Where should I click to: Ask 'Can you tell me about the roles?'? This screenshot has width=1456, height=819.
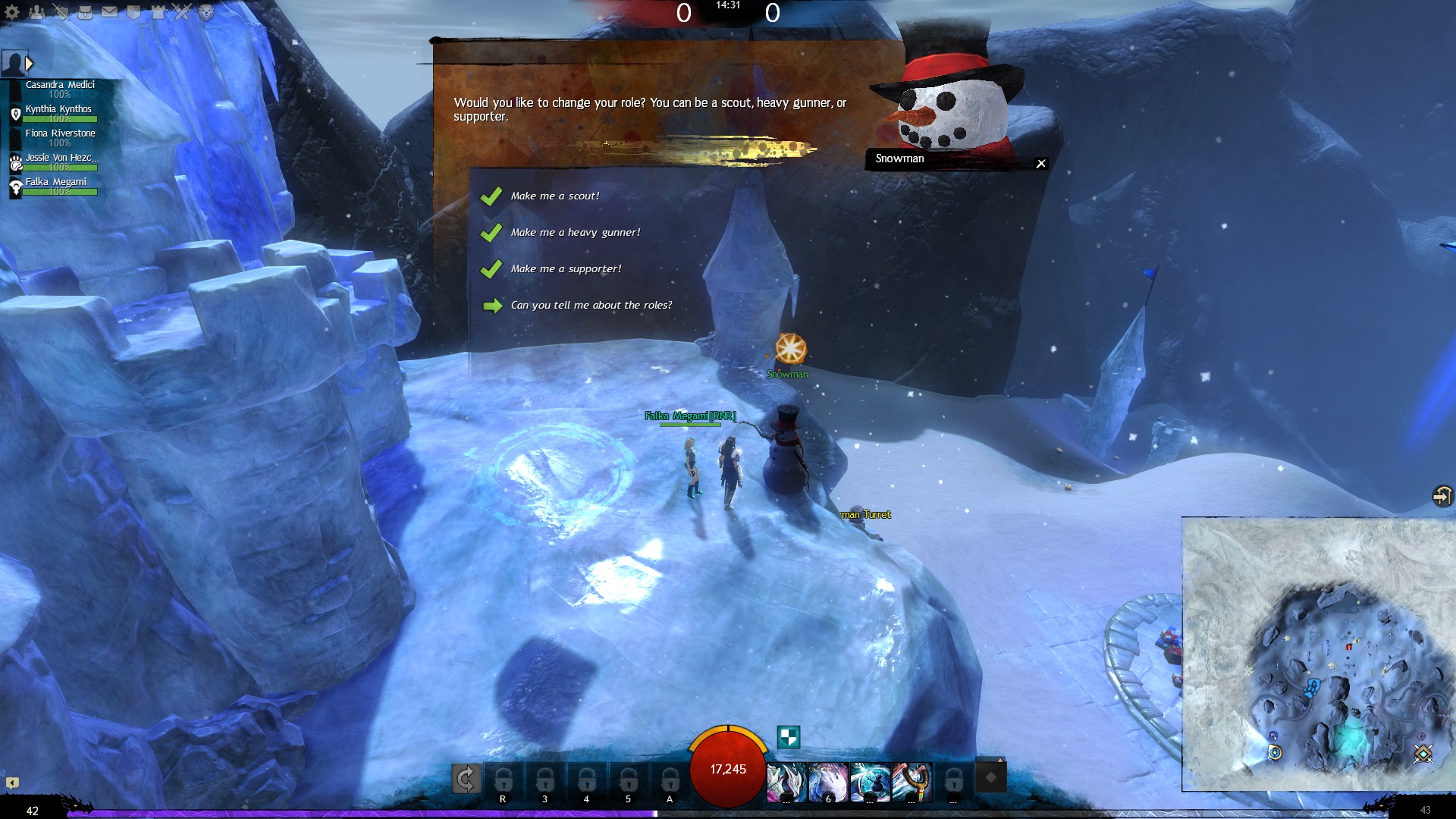(x=591, y=305)
